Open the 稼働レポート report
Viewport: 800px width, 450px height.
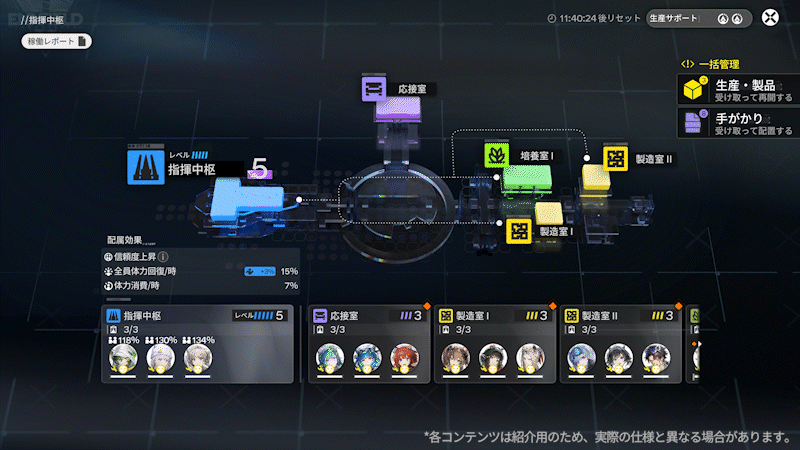(x=56, y=41)
